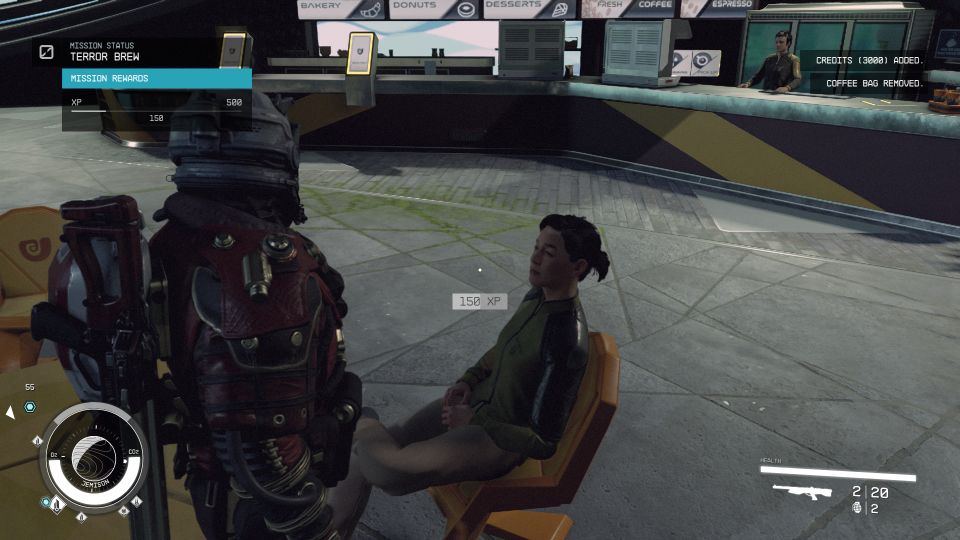Click the mission status square icon
Image resolution: width=960 pixels, height=540 pixels.
point(47,52)
